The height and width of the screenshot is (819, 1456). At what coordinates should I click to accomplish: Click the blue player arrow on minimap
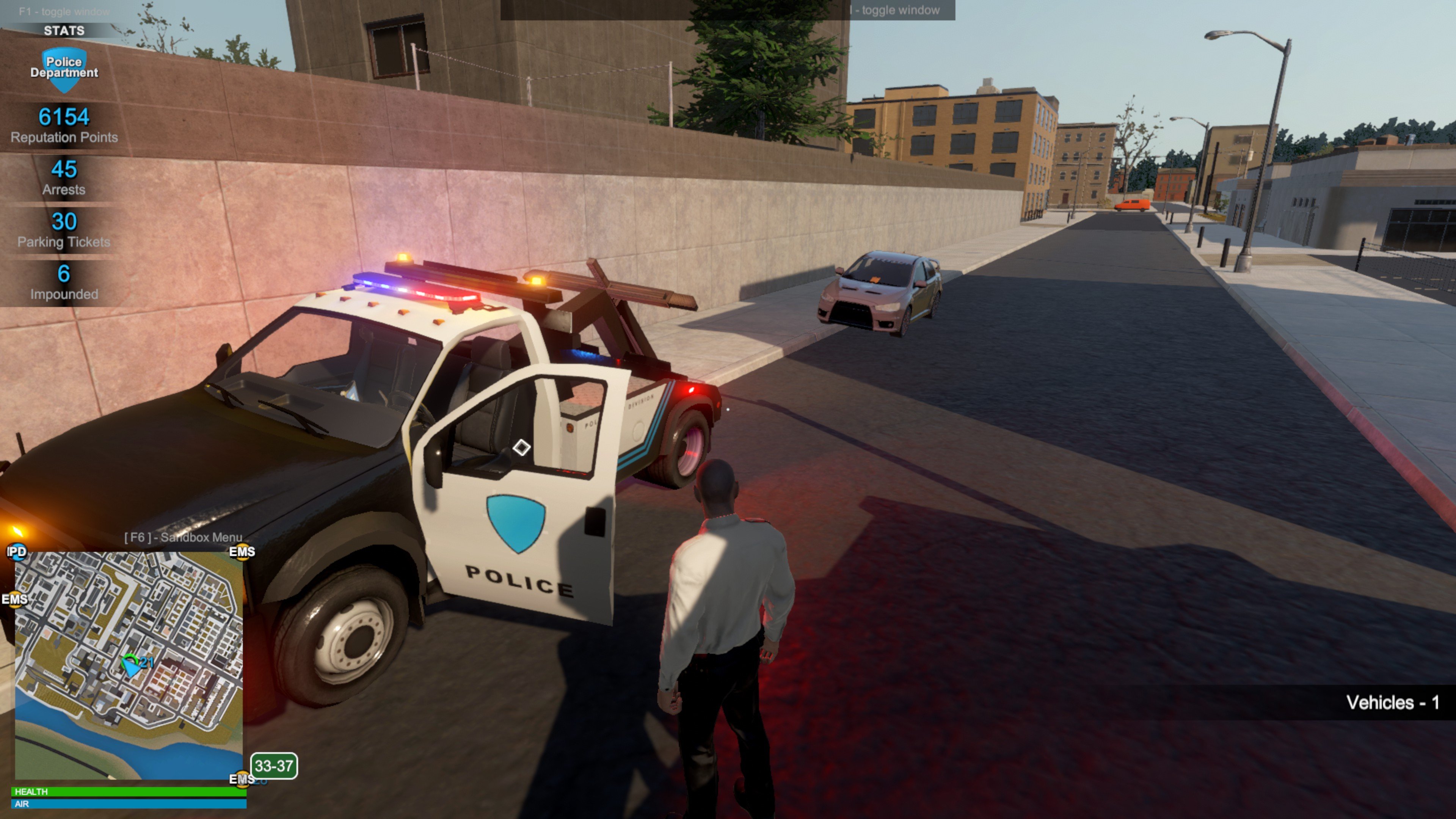[131, 667]
